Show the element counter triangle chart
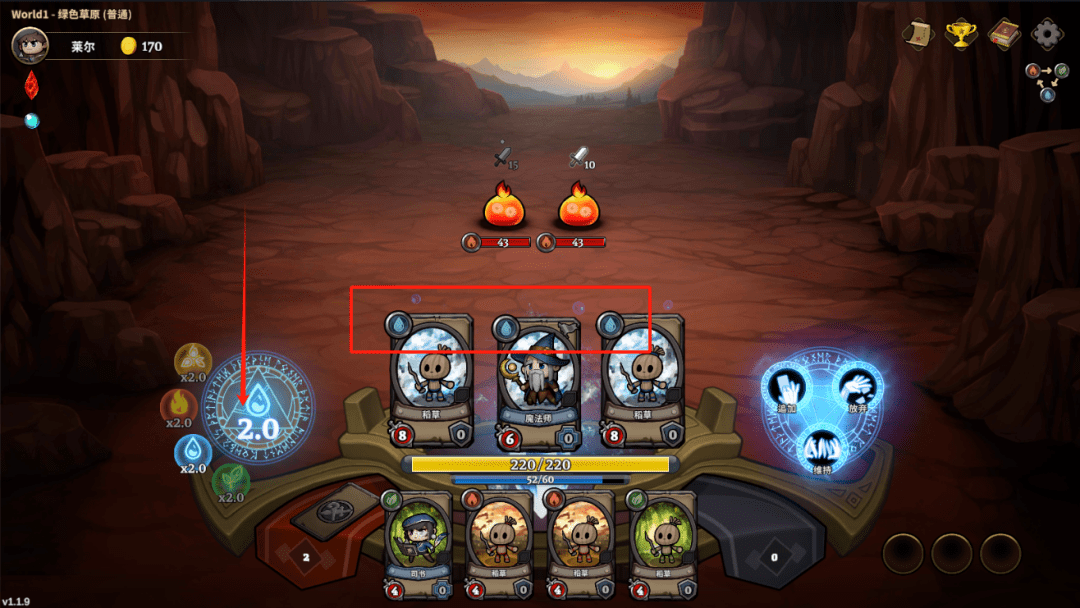The width and height of the screenshot is (1080, 608). (x=1046, y=82)
